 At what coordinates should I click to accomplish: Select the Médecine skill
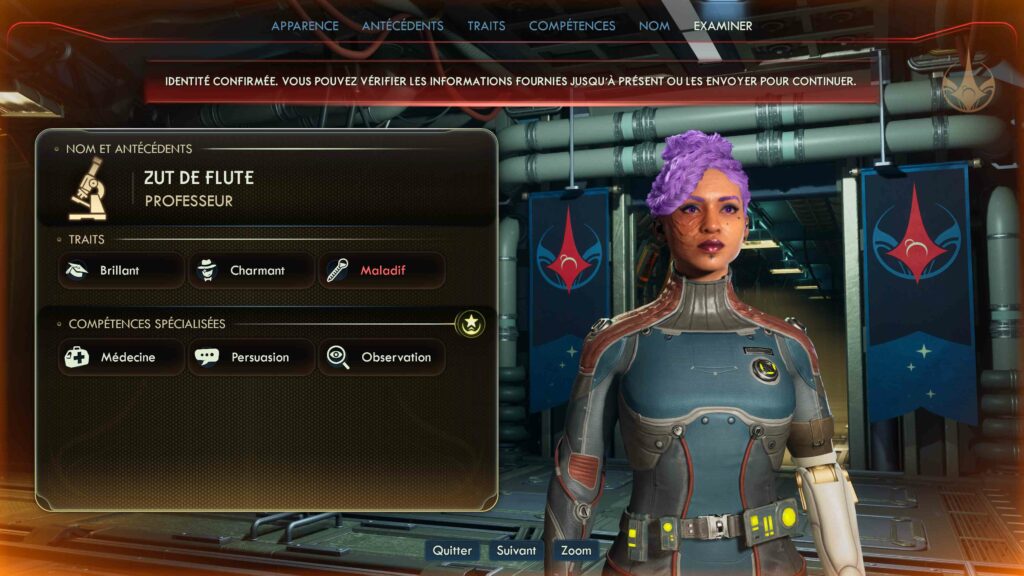tap(121, 357)
